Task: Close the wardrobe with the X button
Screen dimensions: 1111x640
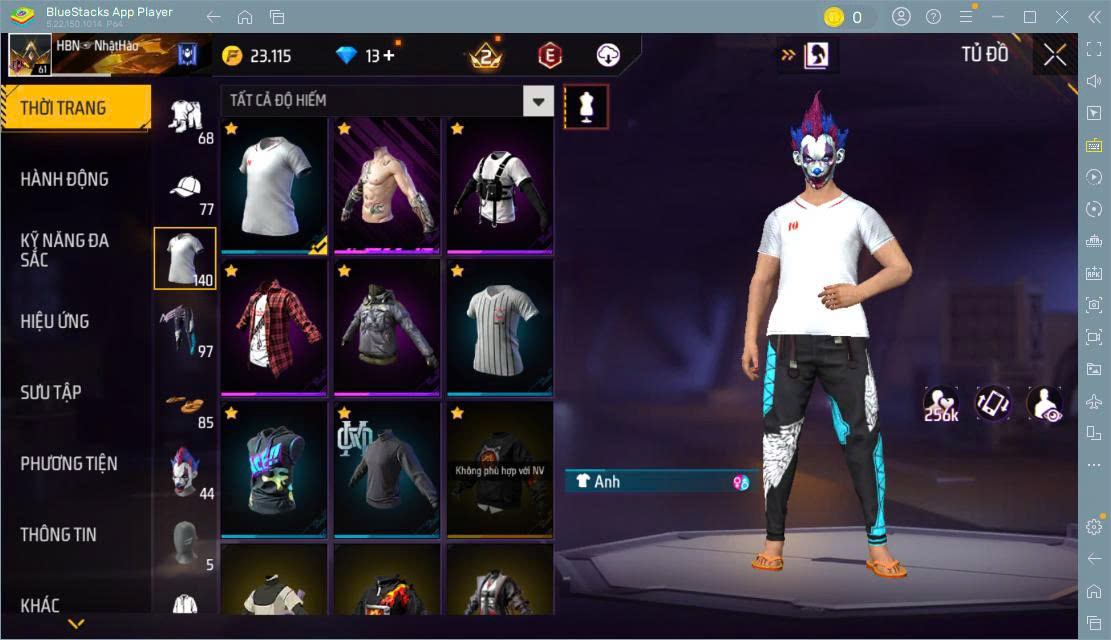Action: click(1055, 55)
